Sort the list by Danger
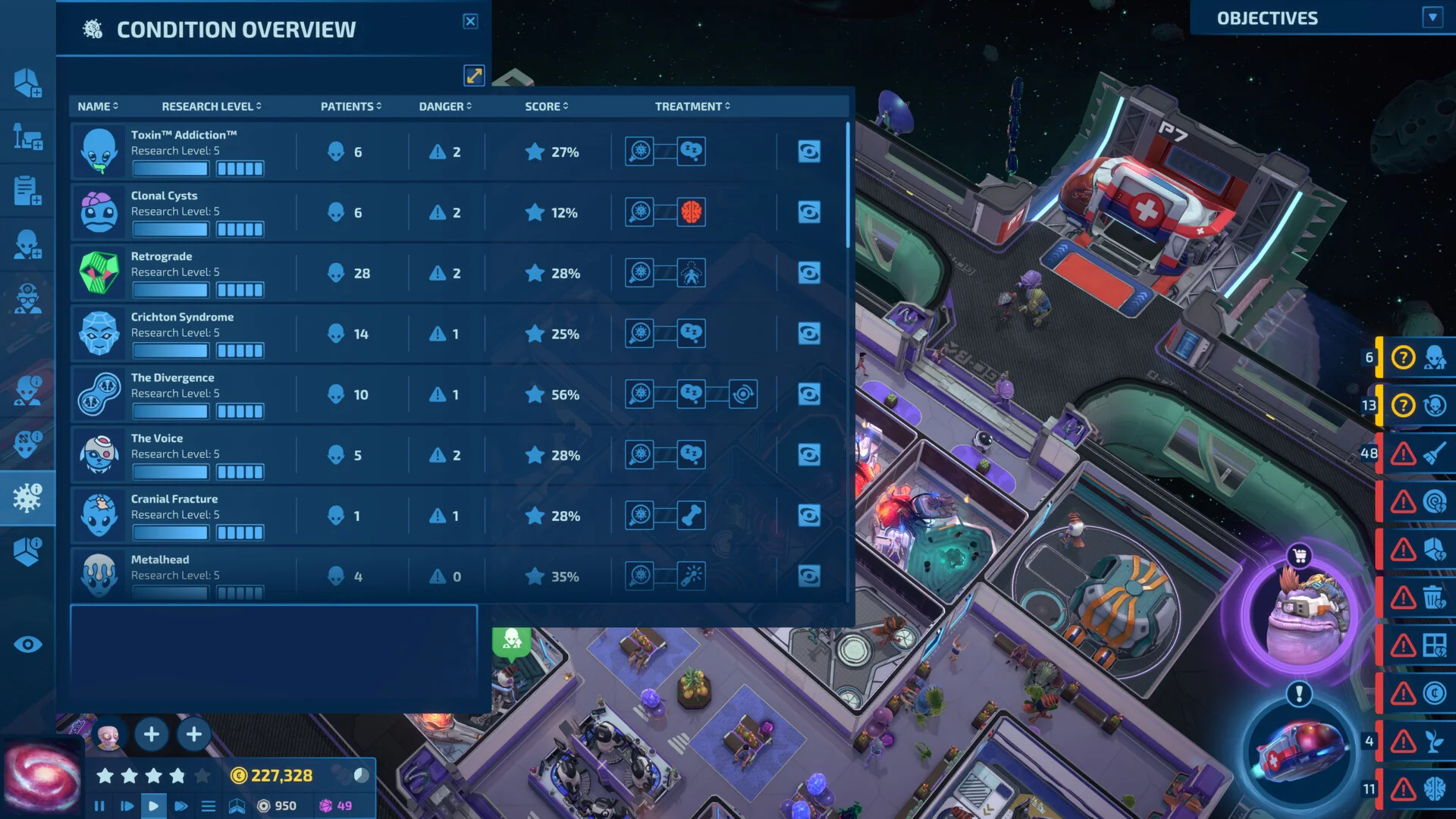 tap(445, 106)
